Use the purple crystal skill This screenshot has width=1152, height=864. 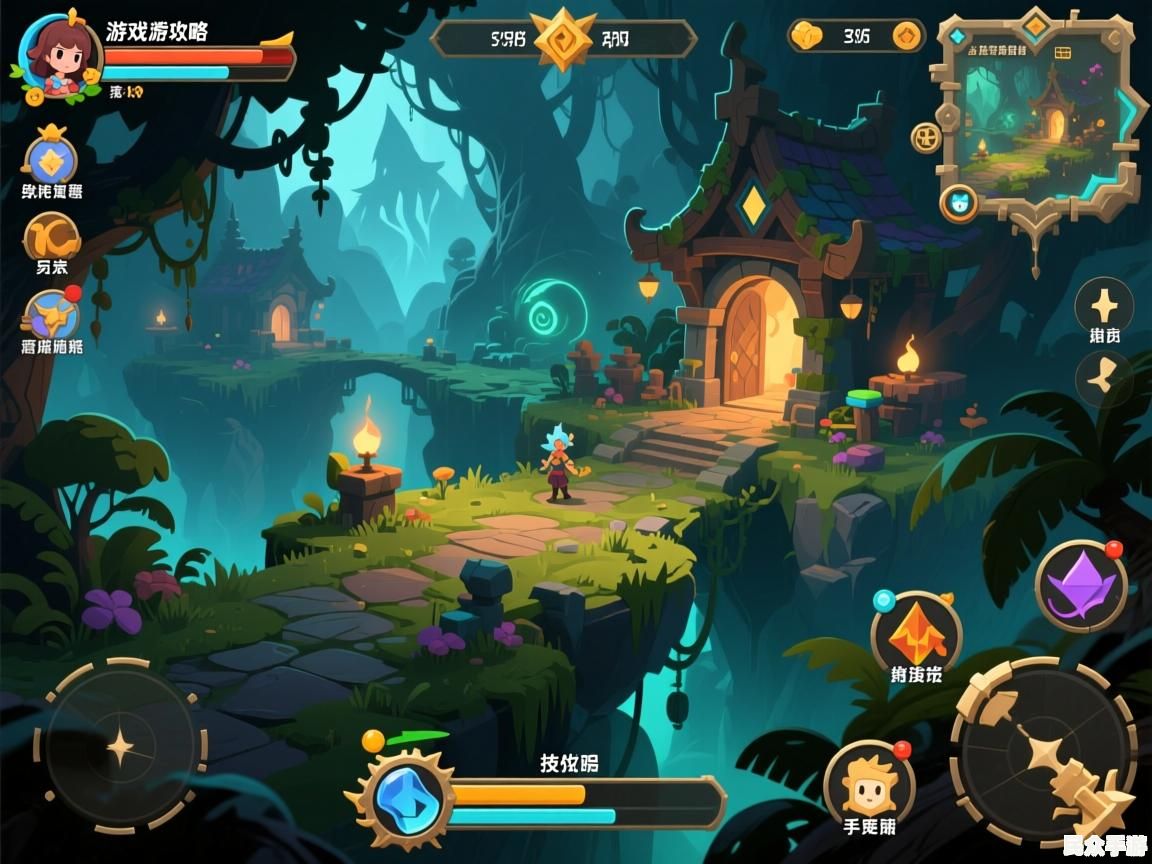click(1080, 586)
